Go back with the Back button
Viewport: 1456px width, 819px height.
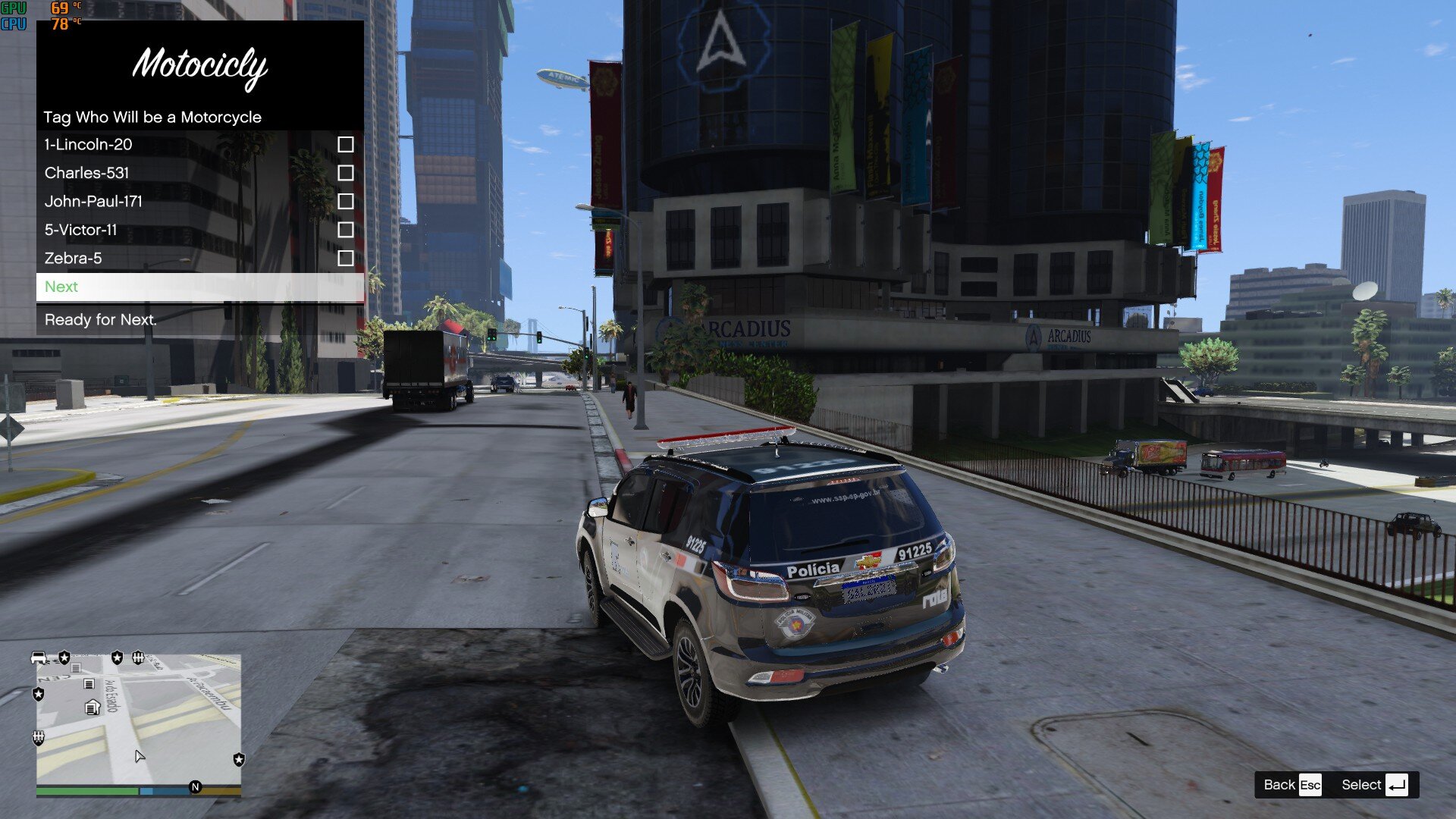point(1291,785)
